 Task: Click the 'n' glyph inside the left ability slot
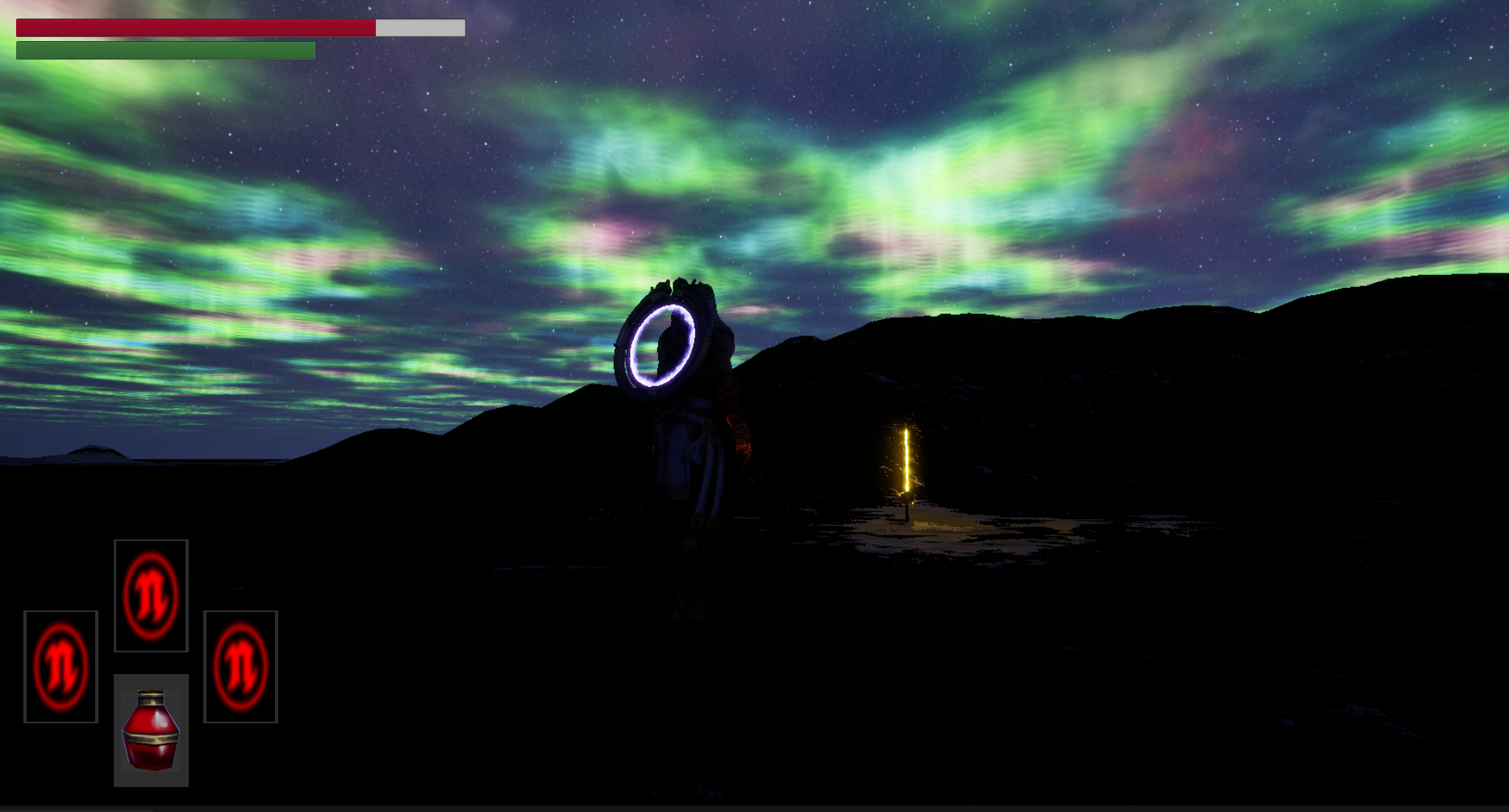tap(60, 667)
